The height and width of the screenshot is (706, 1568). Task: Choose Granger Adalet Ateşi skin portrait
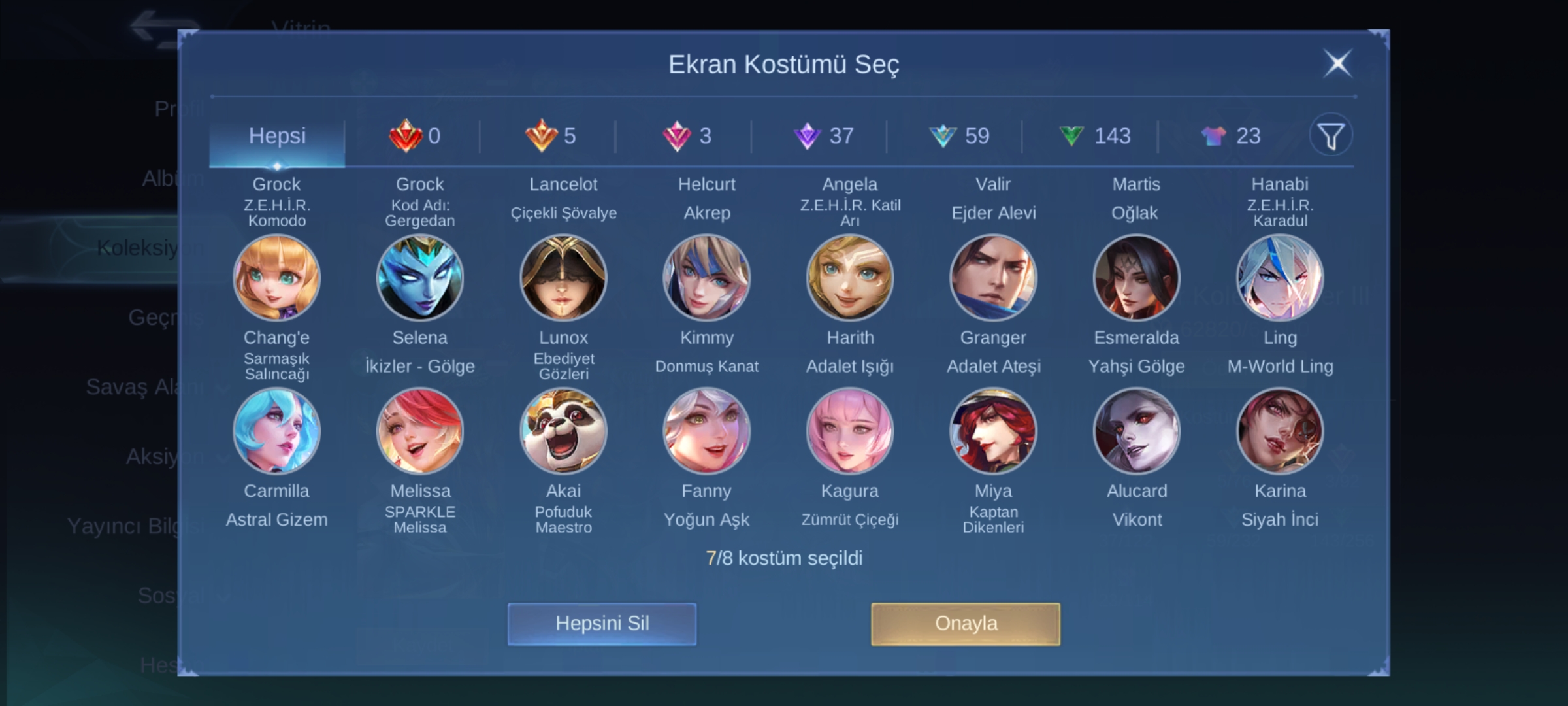993,278
